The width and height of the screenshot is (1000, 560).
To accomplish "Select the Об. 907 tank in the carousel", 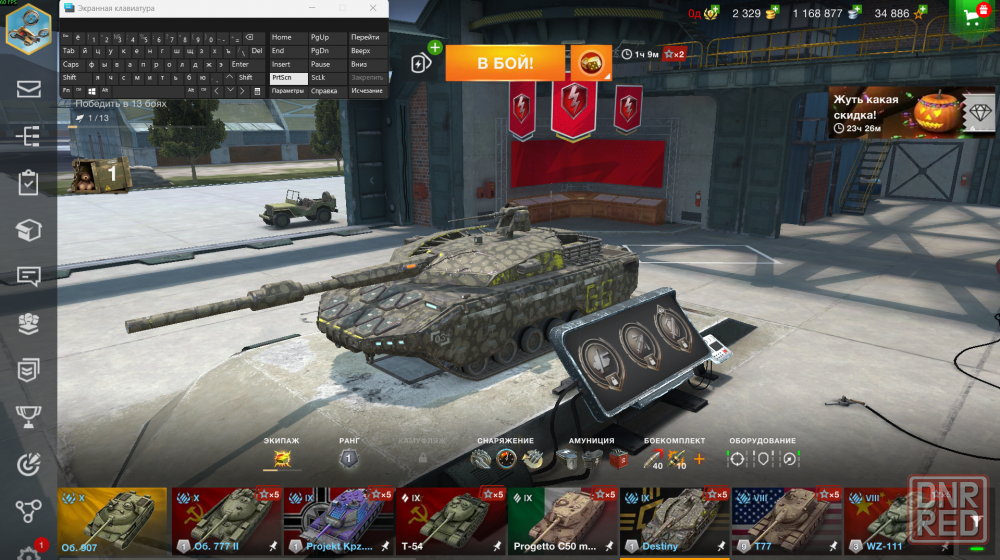I will 112,521.
